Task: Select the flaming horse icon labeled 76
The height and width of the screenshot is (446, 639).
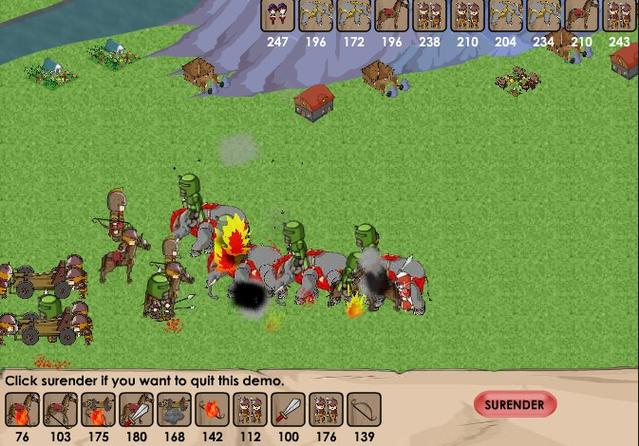Action: pyautogui.click(x=22, y=410)
